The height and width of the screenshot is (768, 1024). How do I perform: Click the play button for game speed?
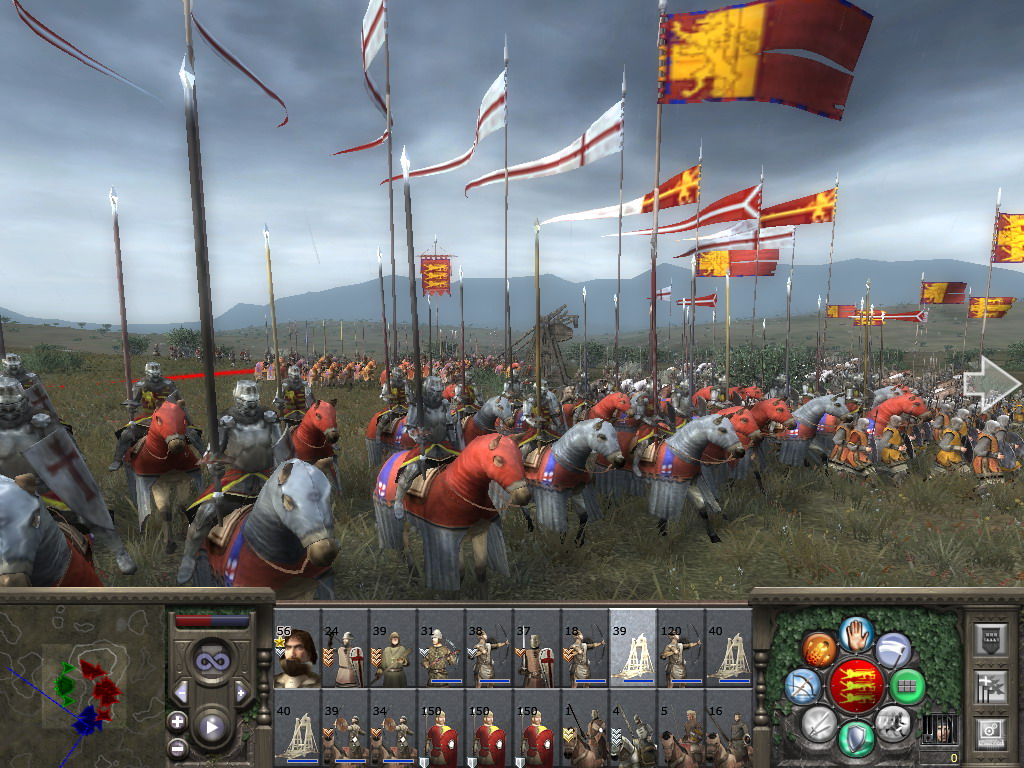click(x=211, y=727)
